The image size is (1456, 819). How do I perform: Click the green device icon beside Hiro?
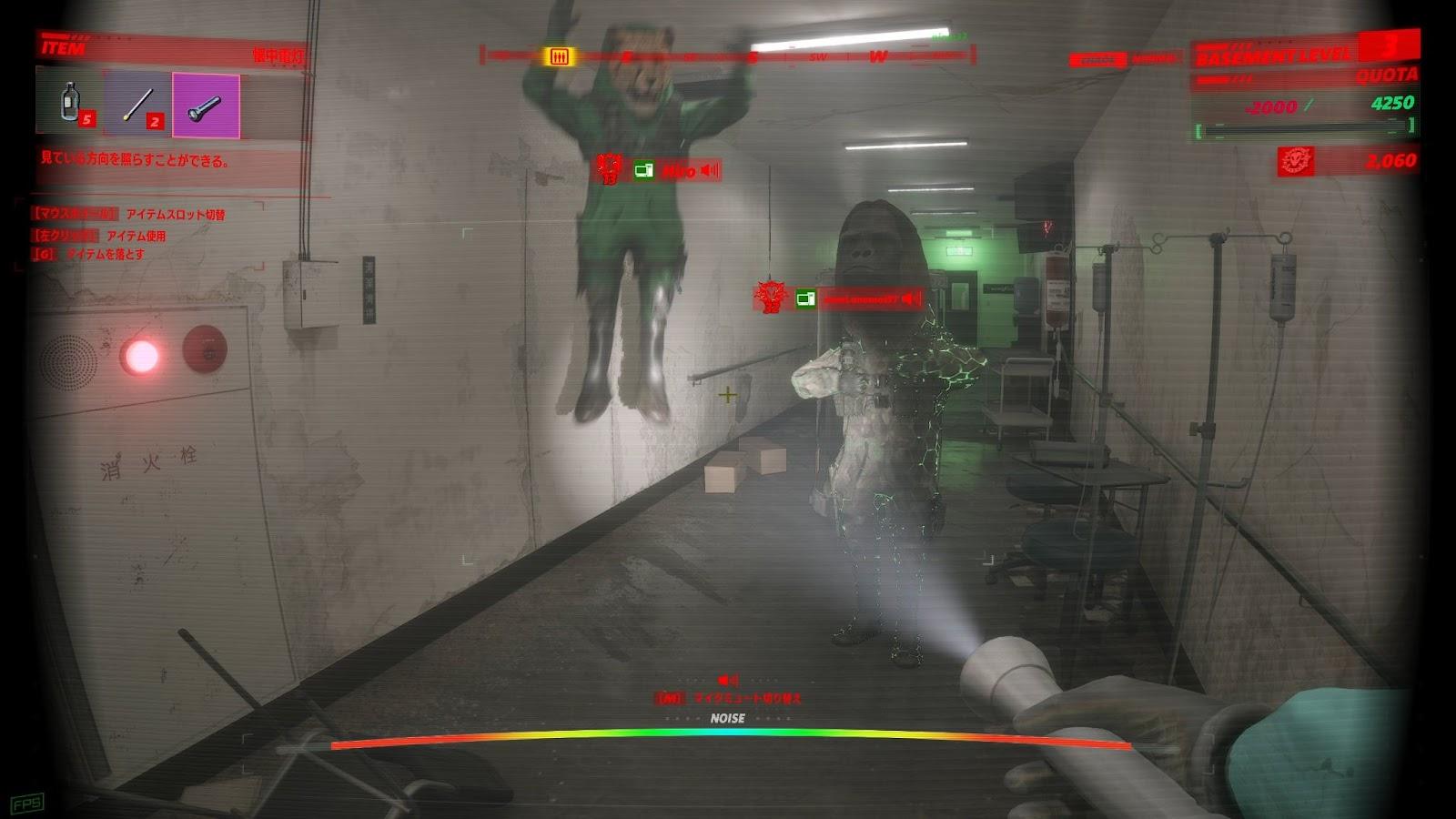(x=643, y=170)
